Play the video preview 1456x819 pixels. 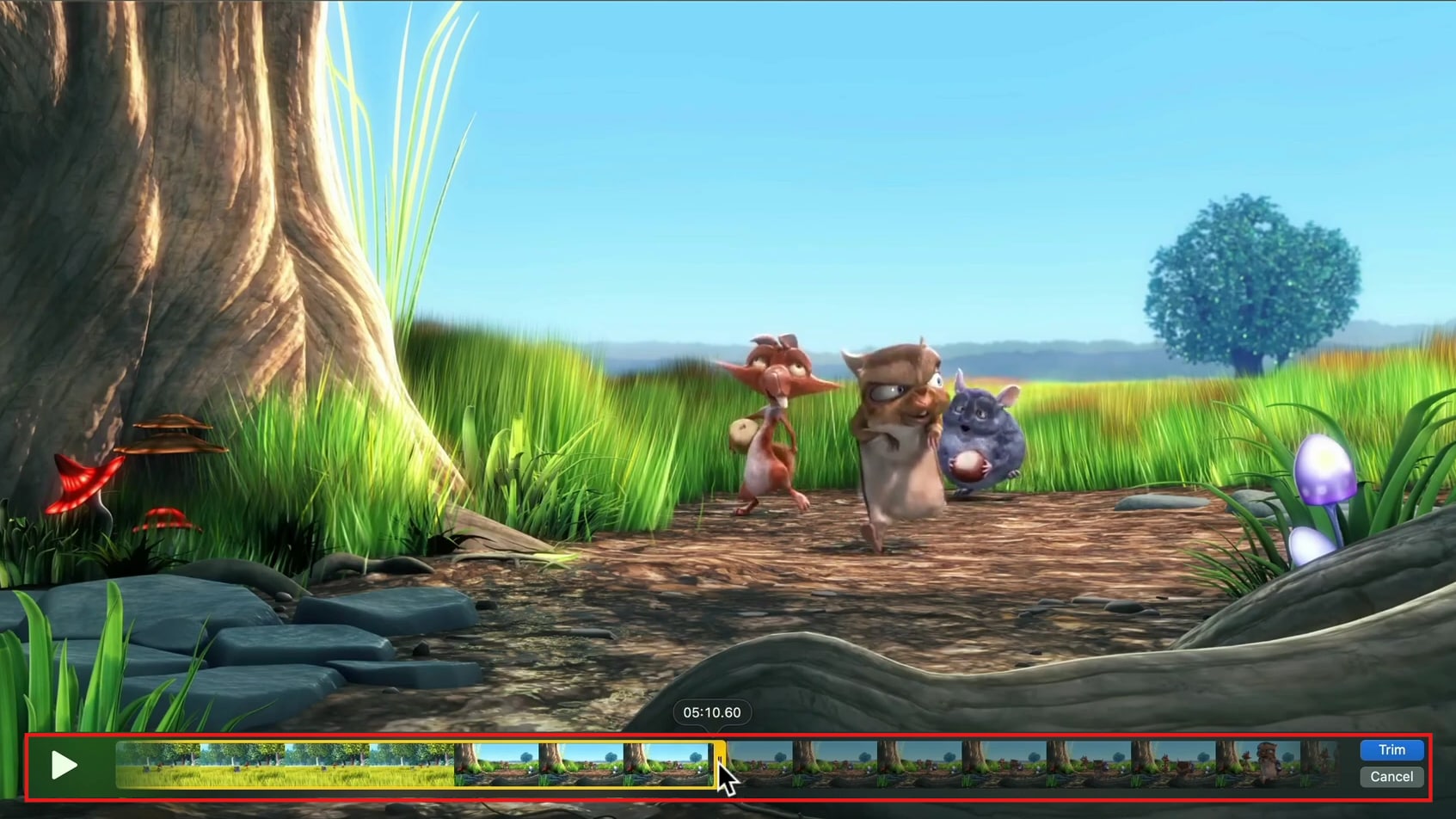[64, 765]
